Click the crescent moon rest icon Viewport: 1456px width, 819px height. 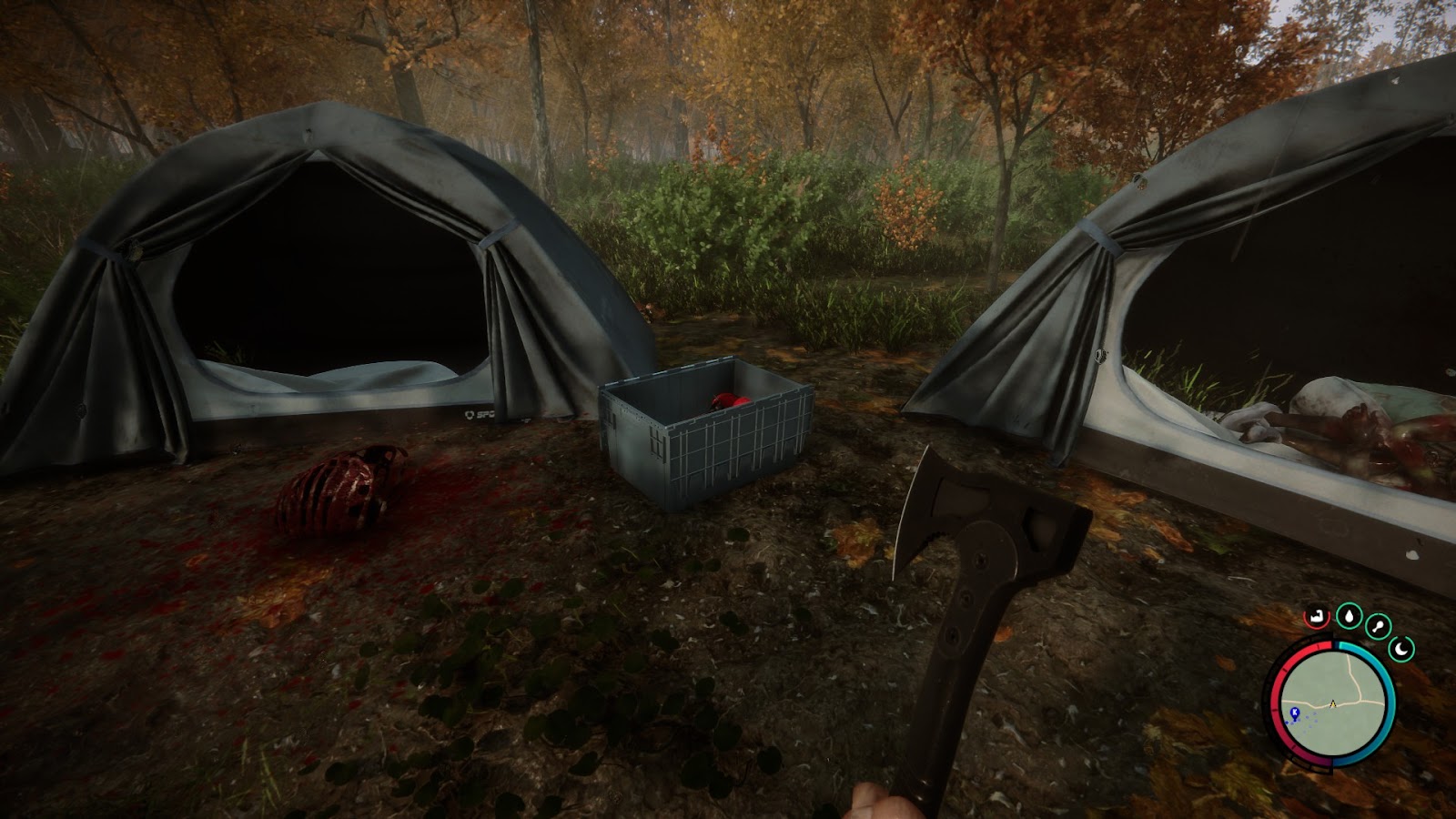pyautogui.click(x=1402, y=649)
